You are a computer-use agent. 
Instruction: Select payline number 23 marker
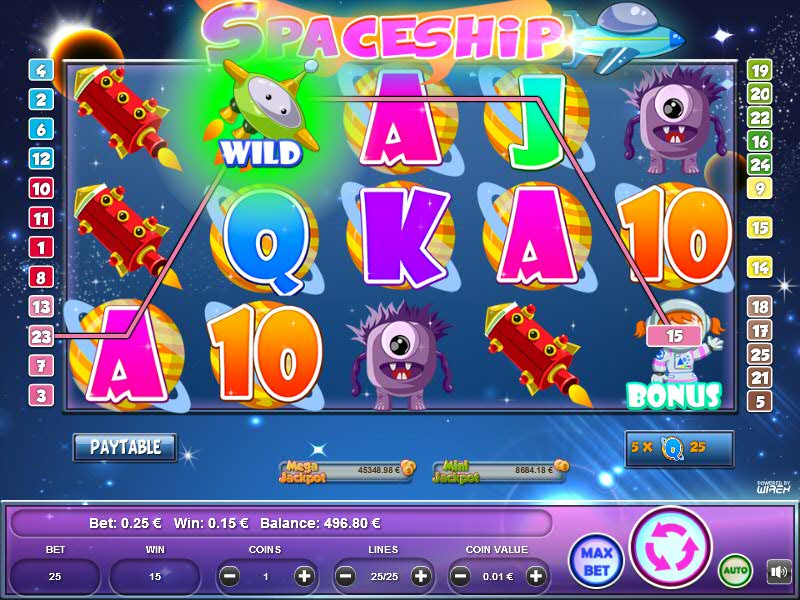coord(41,336)
